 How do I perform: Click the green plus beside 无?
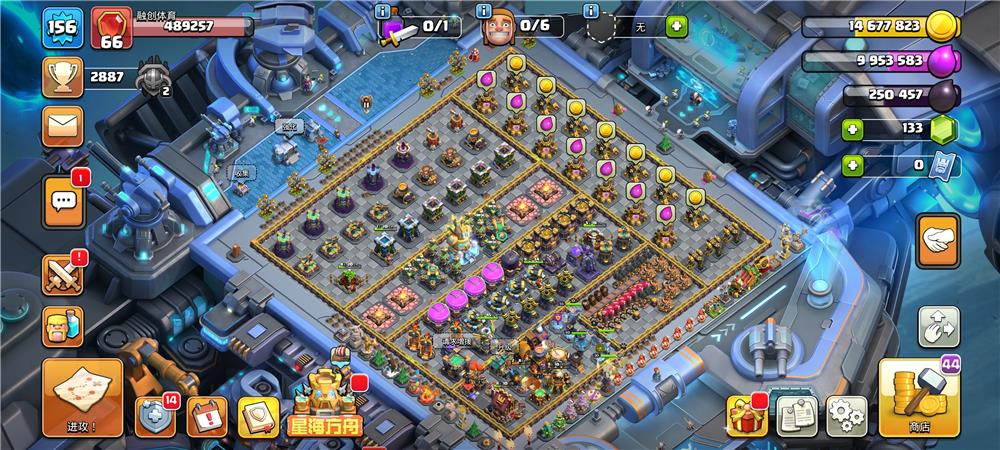click(677, 27)
